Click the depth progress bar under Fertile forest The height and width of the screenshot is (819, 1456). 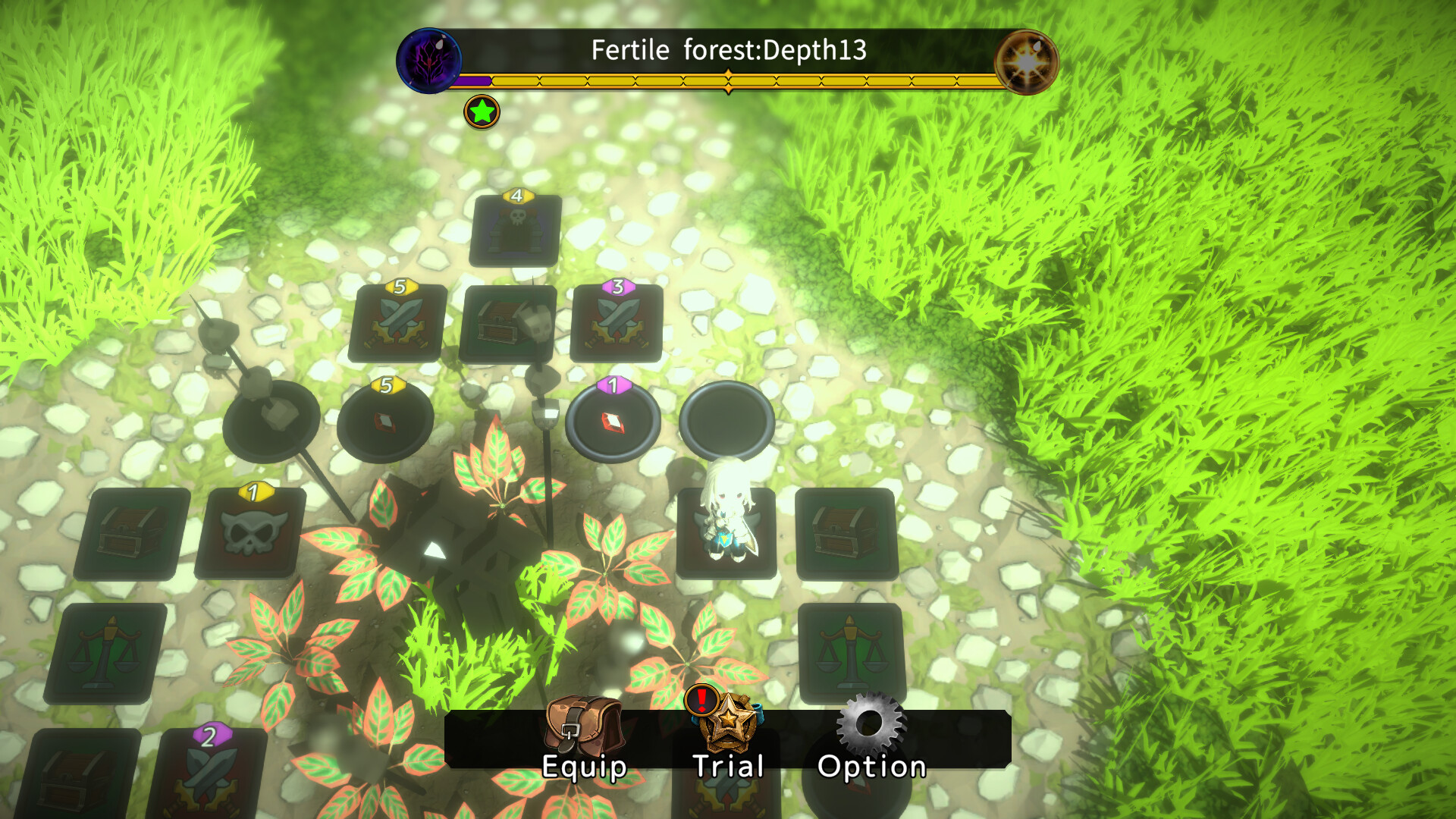[x=728, y=78]
